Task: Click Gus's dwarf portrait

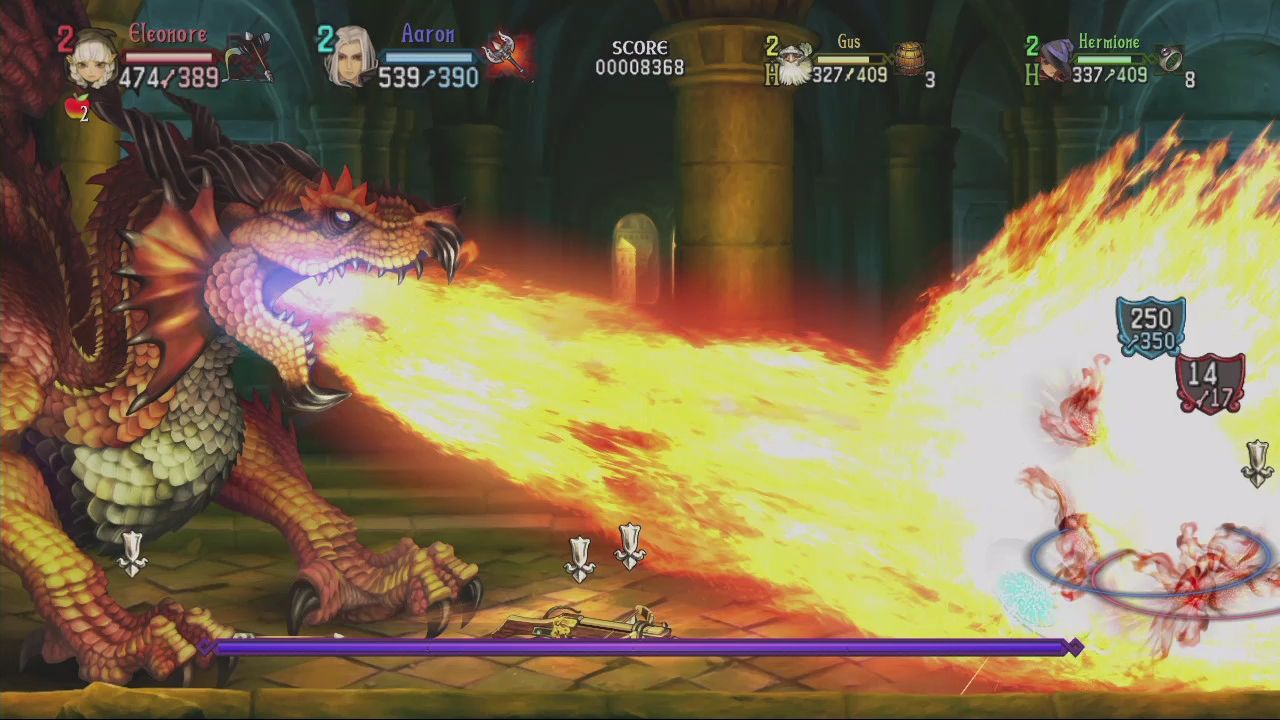Action: pyautogui.click(x=793, y=62)
